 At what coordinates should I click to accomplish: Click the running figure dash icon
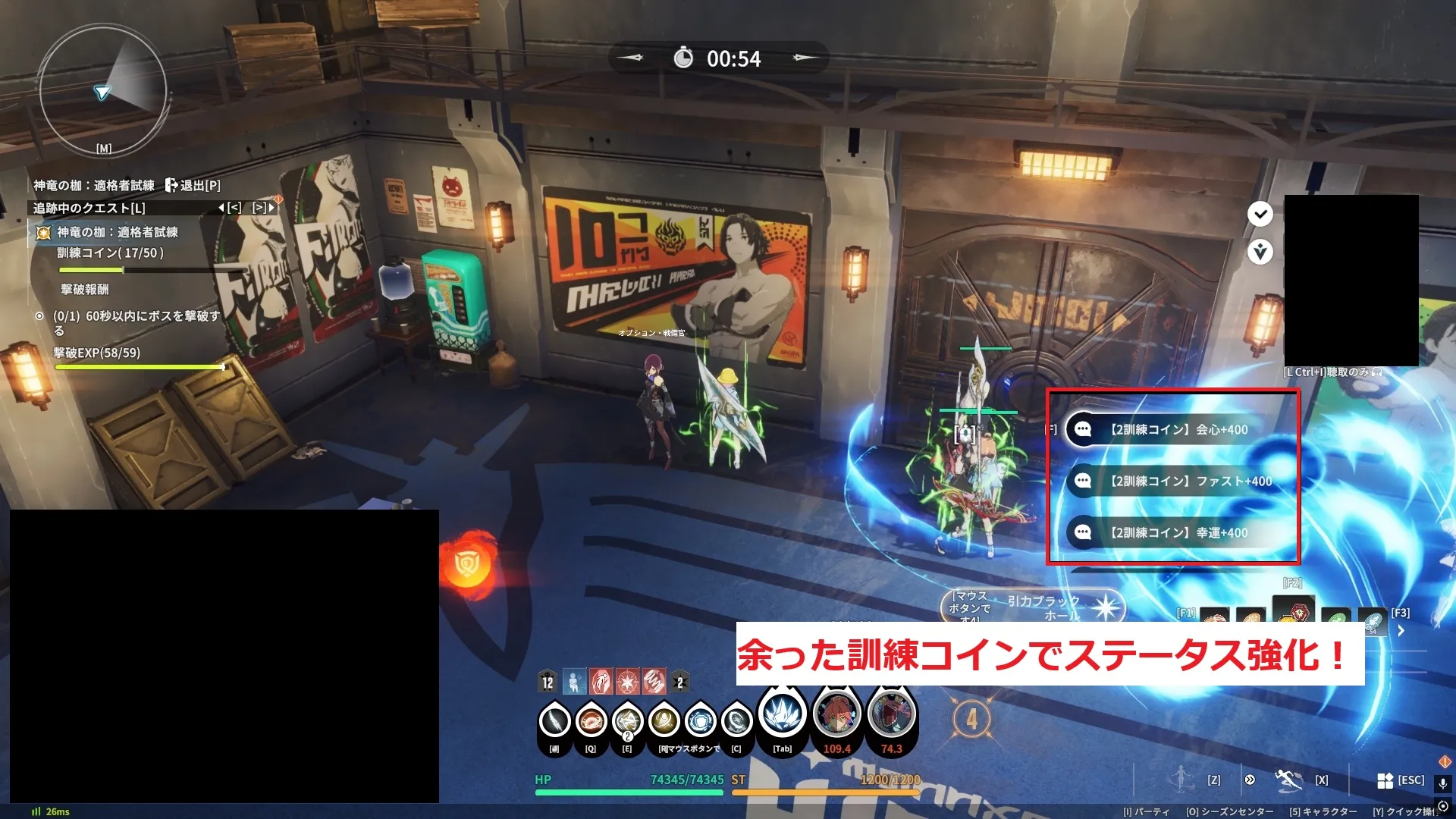pos(1288,779)
